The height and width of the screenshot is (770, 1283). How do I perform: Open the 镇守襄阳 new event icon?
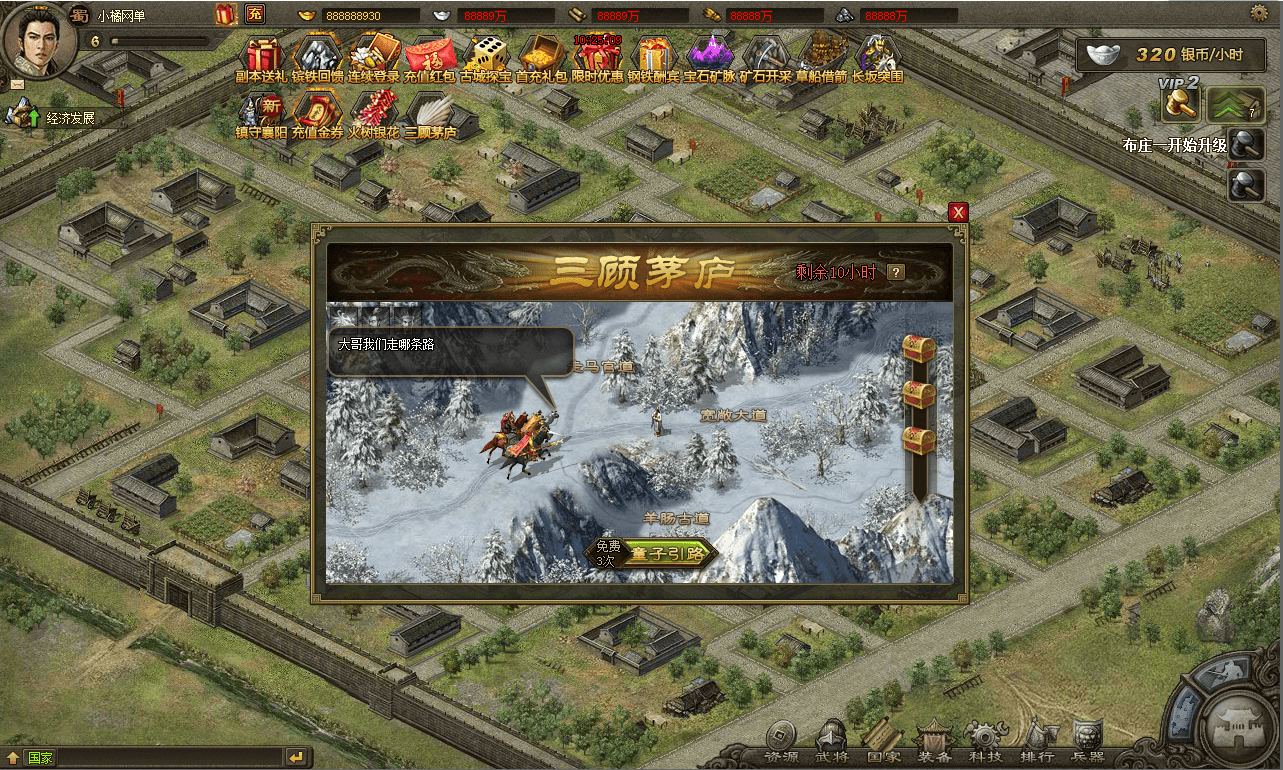coord(262,113)
